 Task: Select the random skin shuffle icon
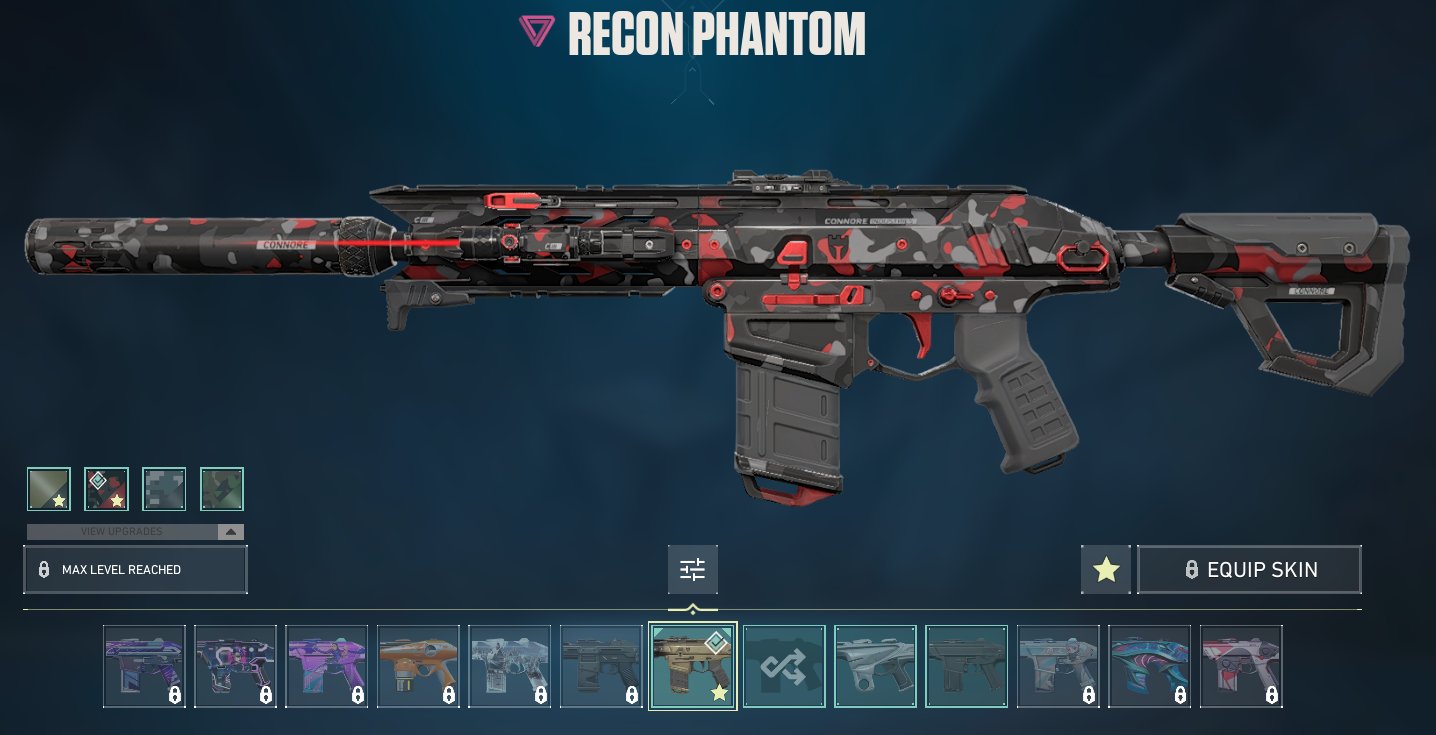coord(784,665)
